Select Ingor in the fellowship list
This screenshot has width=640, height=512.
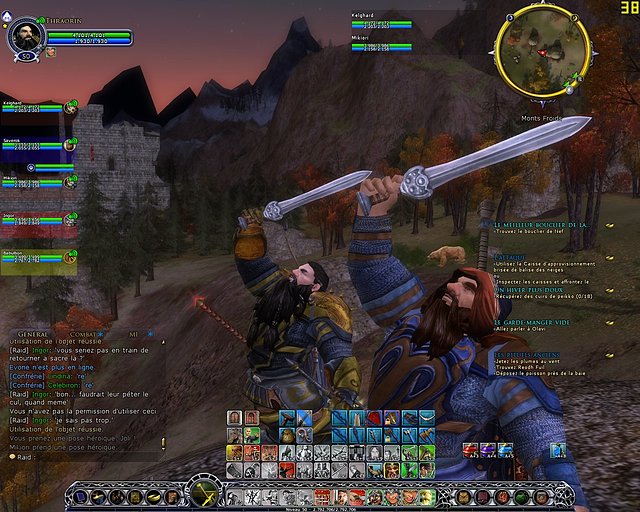(x=35, y=219)
